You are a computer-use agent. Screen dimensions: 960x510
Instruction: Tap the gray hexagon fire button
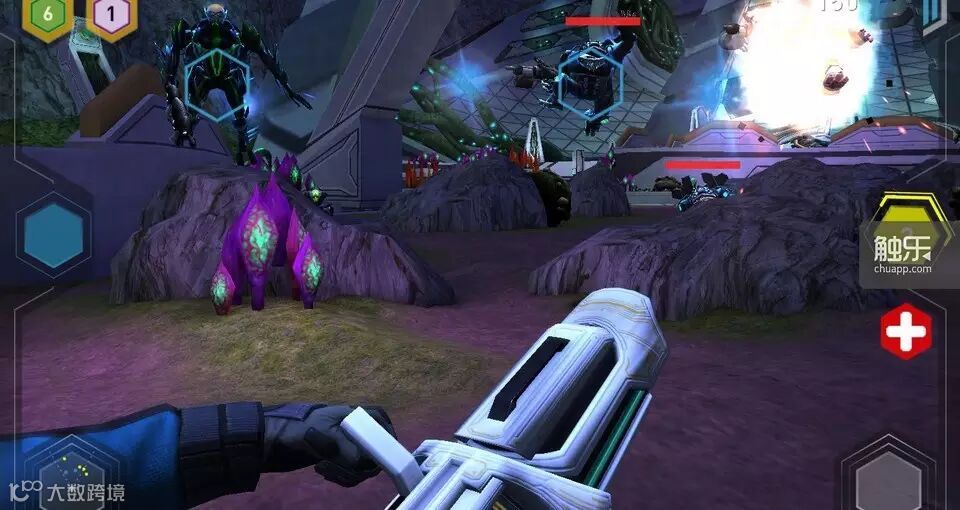pos(888,477)
